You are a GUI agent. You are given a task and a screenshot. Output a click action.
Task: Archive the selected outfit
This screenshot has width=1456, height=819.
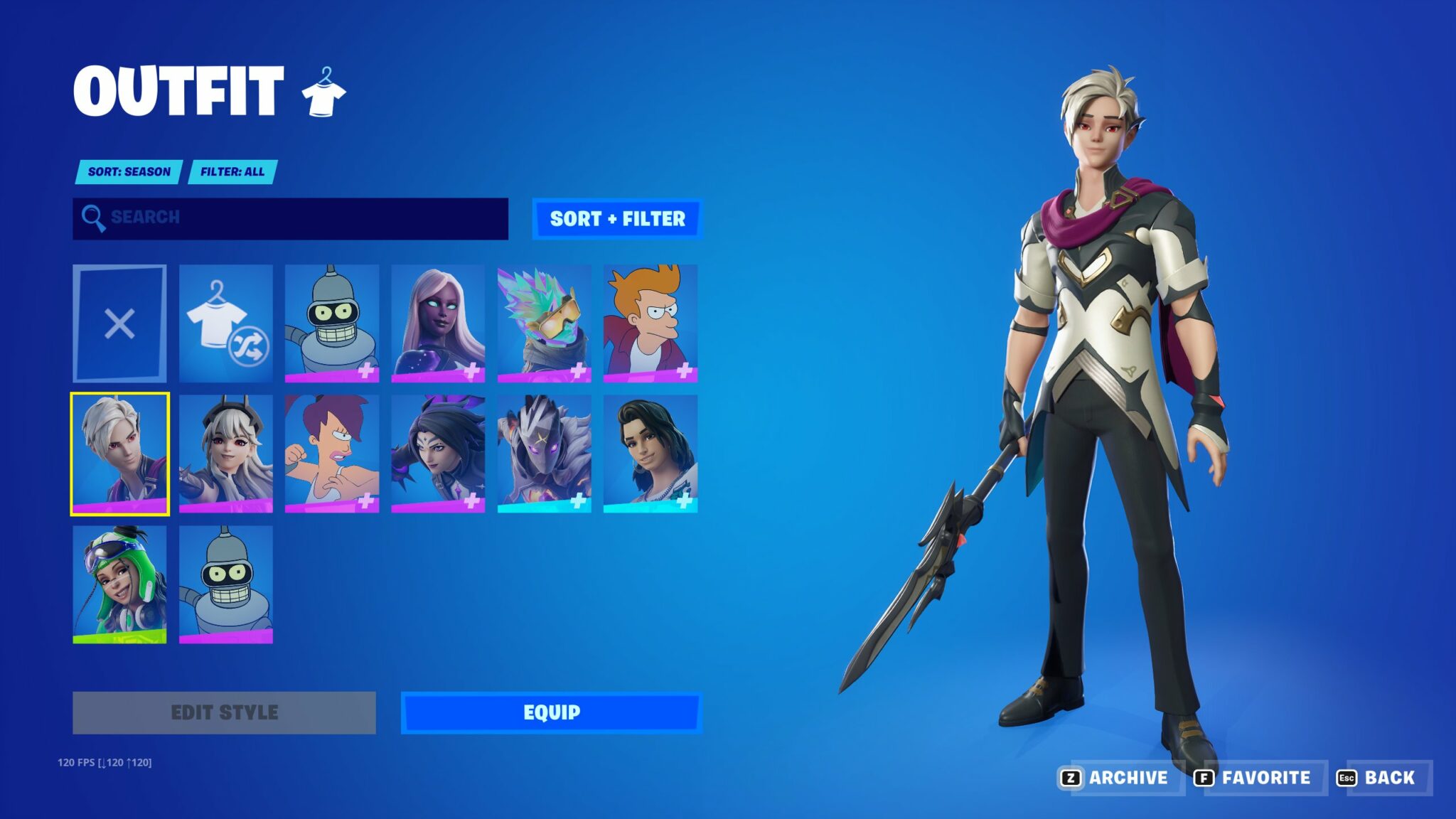click(x=1116, y=778)
